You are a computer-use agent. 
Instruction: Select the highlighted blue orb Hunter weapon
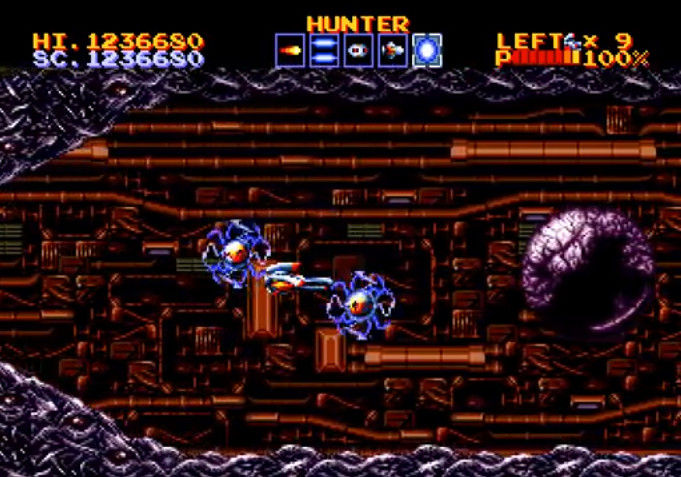click(426, 50)
